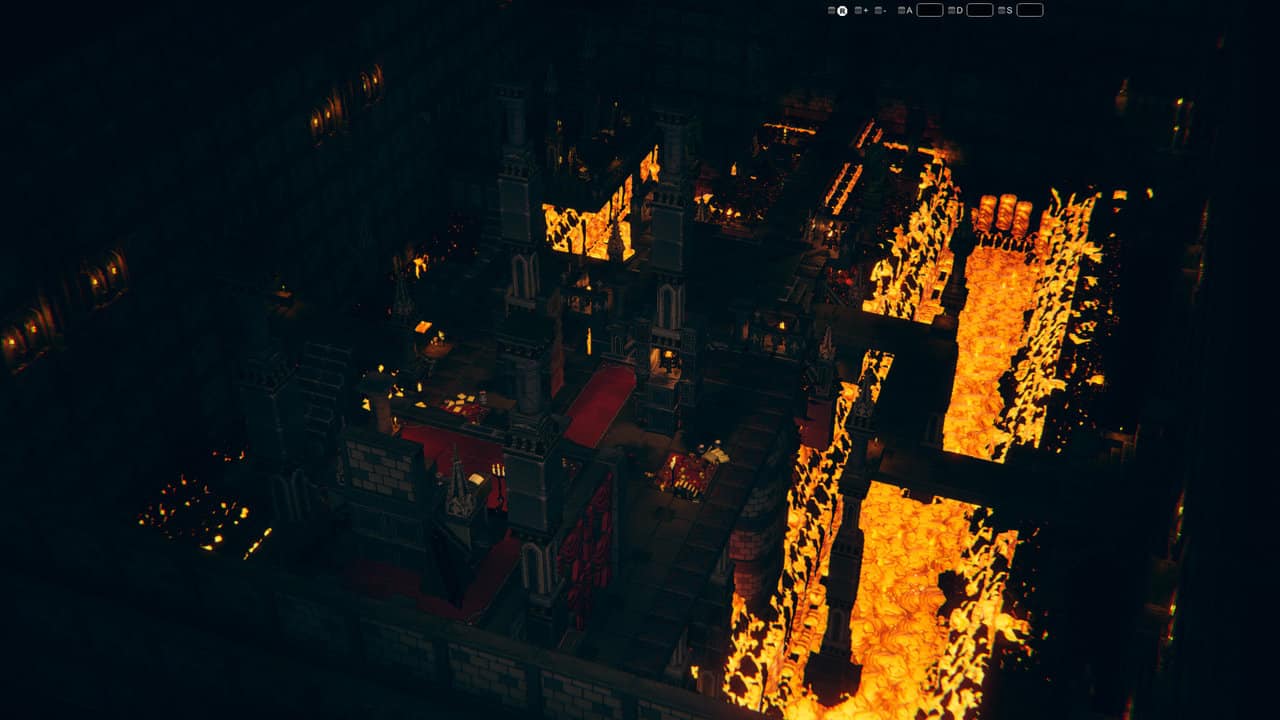Click the key glyph left of the plus sign
The image size is (1280, 720).
856,10
